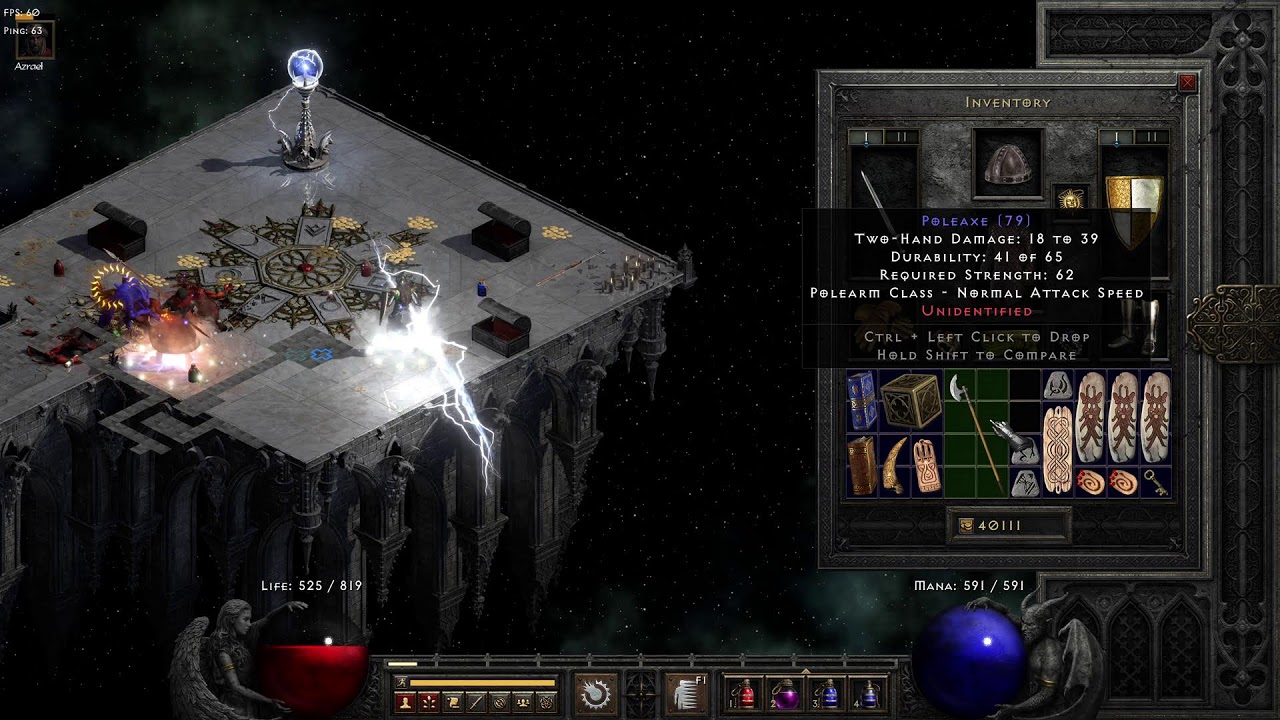Pick up the horn item in inventory

coord(894,465)
